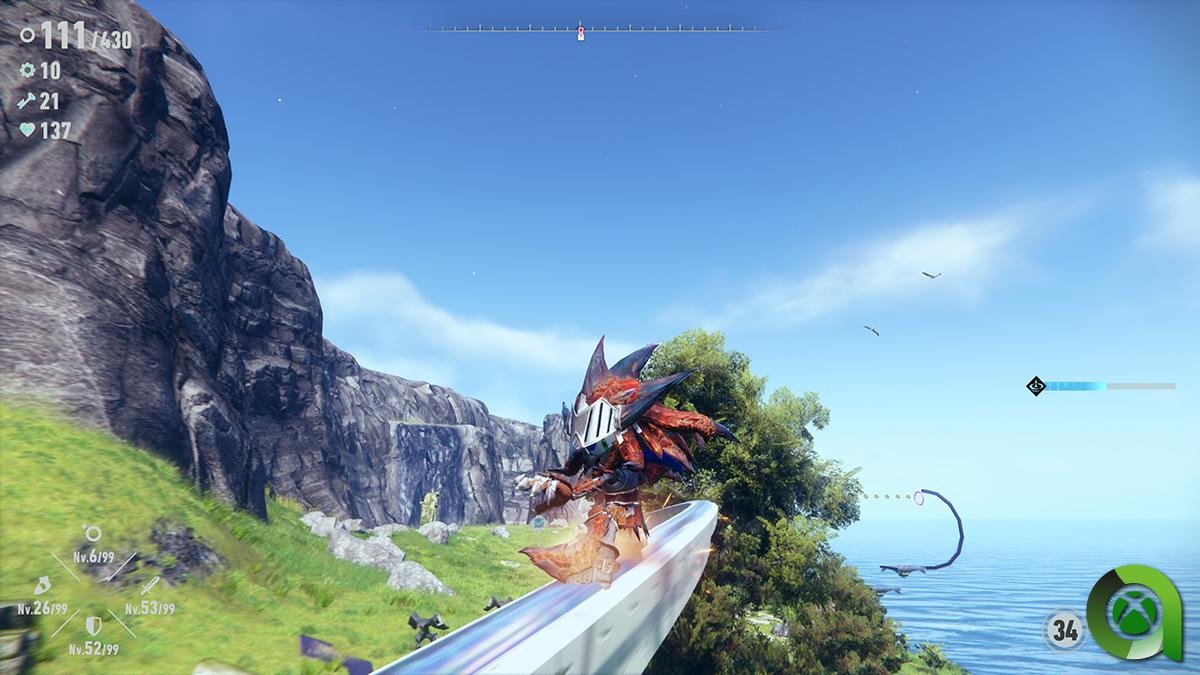Select the ring capacity level icon
The height and width of the screenshot is (675, 1200).
pyautogui.click(x=92, y=533)
